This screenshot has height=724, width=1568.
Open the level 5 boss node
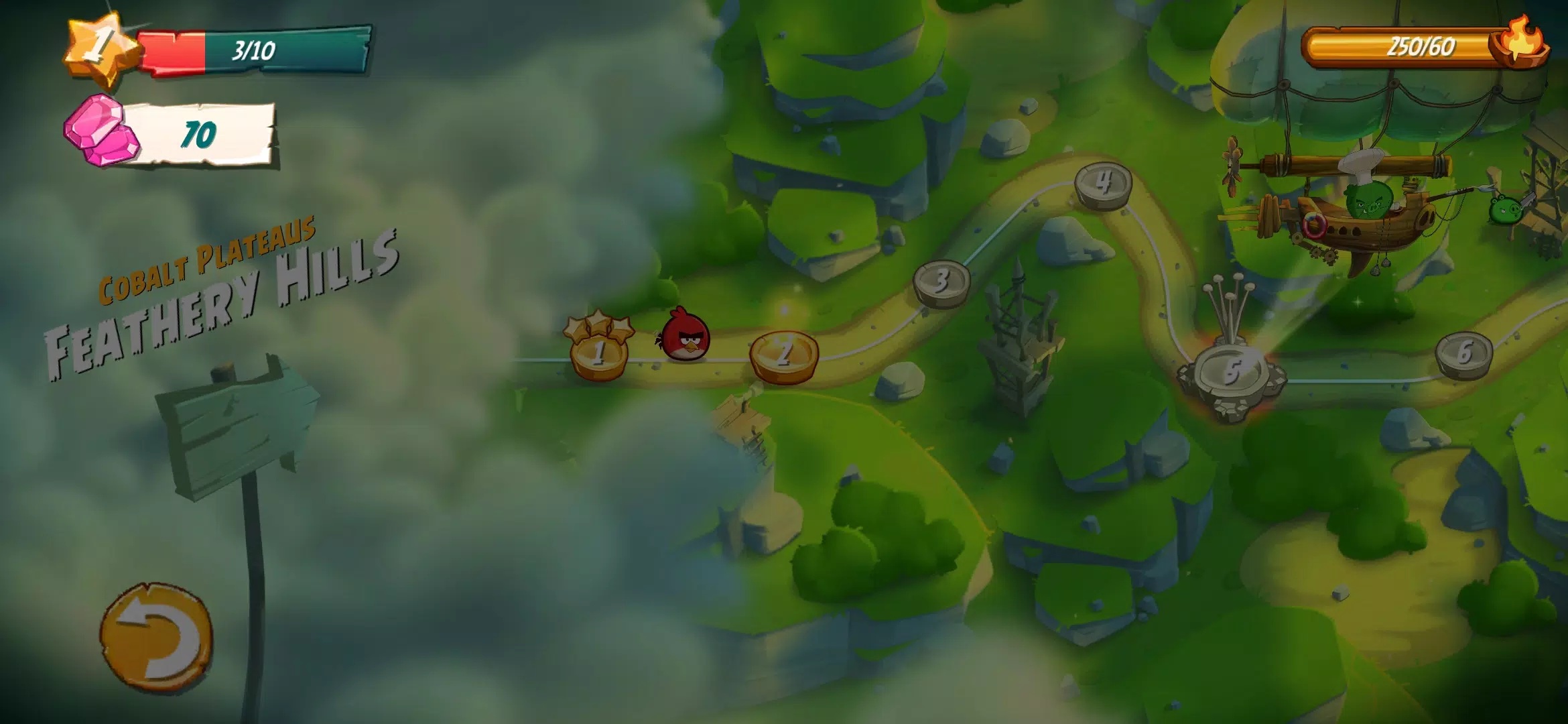1231,373
